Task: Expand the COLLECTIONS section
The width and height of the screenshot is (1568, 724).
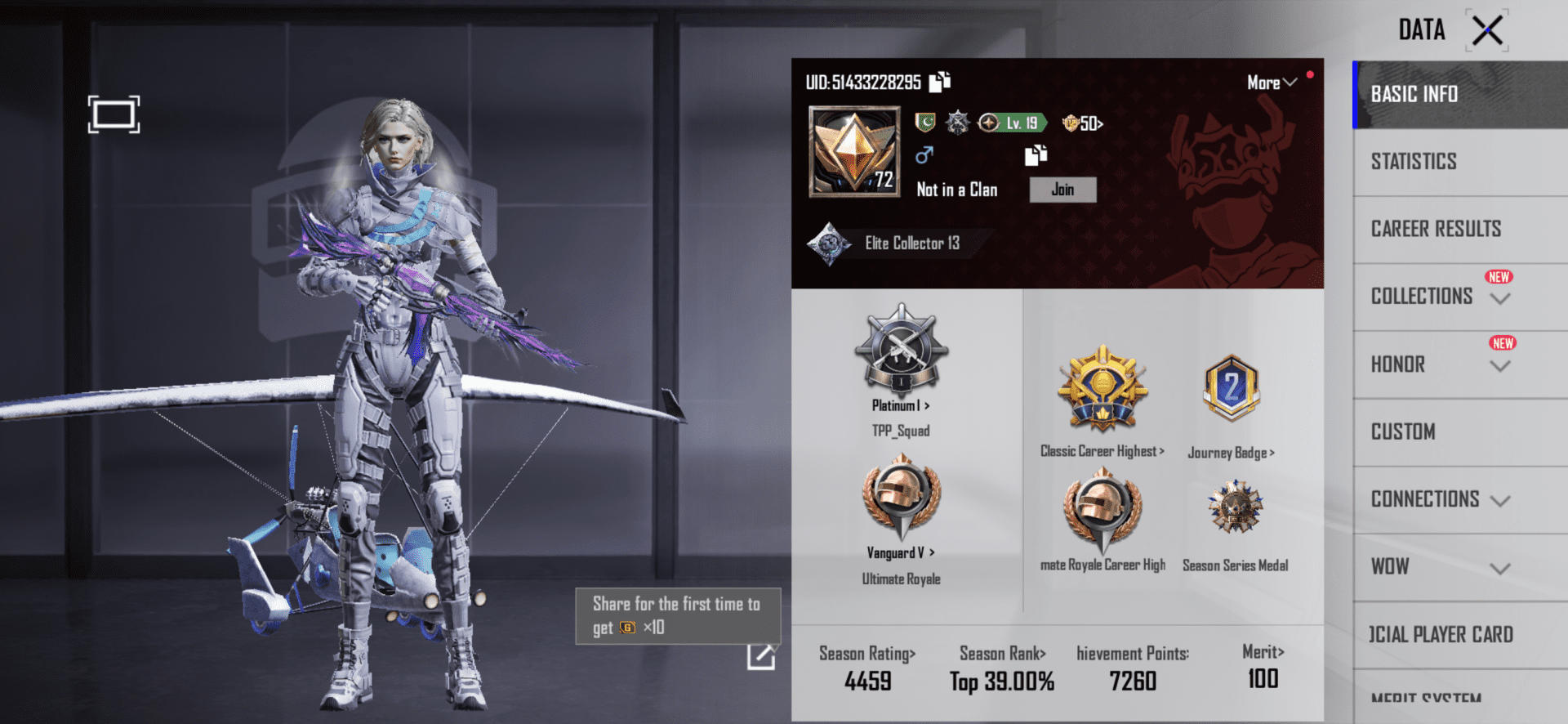Action: pos(1437,296)
